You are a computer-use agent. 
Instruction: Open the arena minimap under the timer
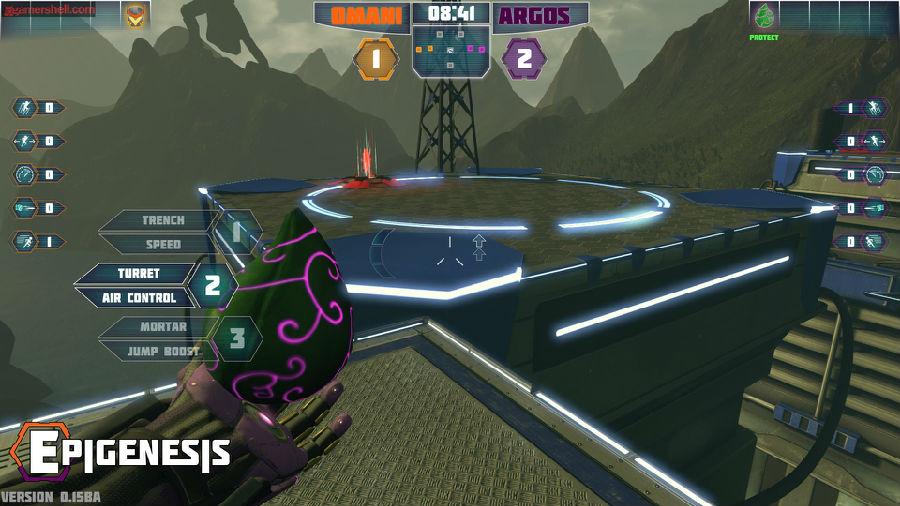[x=450, y=51]
